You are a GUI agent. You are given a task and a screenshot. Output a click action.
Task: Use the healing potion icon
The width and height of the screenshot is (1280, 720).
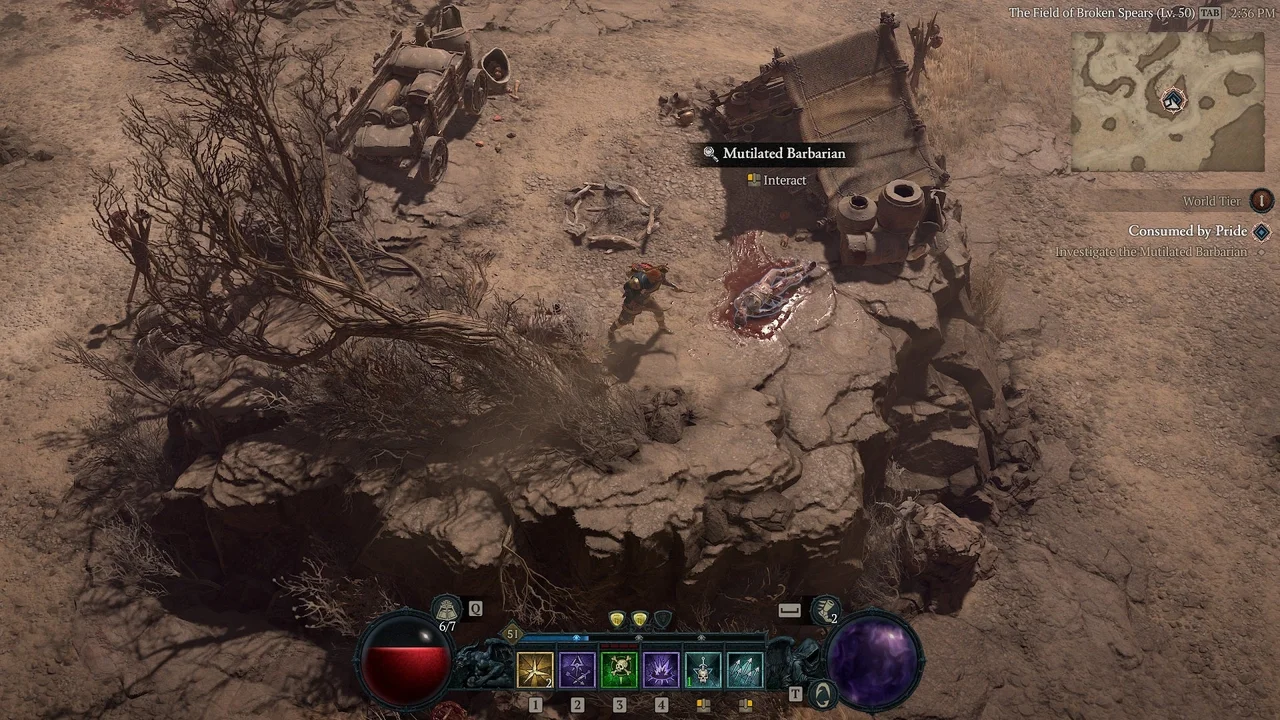pyautogui.click(x=446, y=608)
